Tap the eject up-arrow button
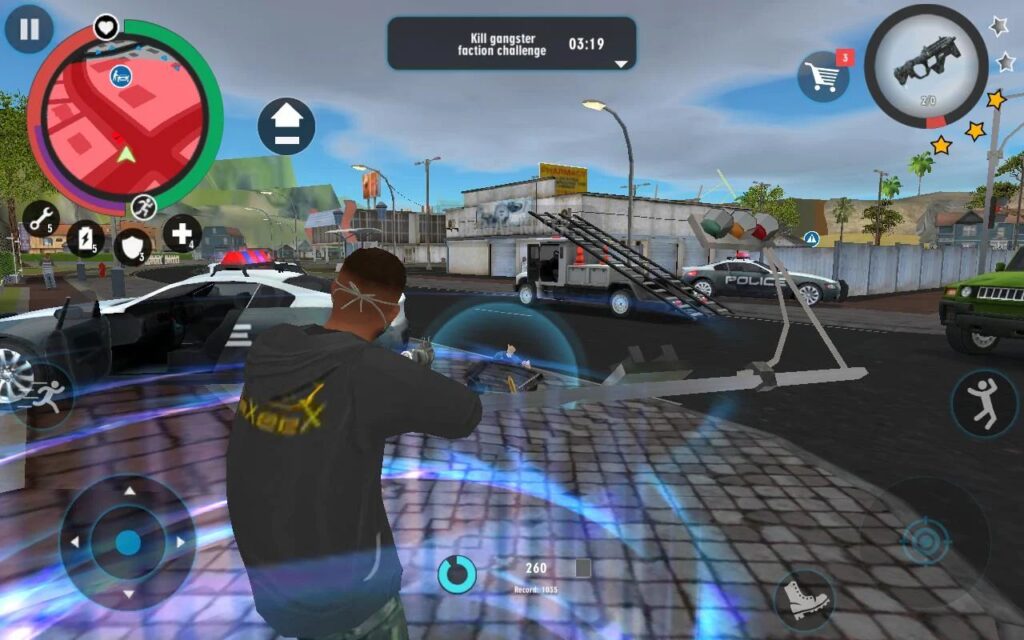The image size is (1024, 640). click(286, 126)
